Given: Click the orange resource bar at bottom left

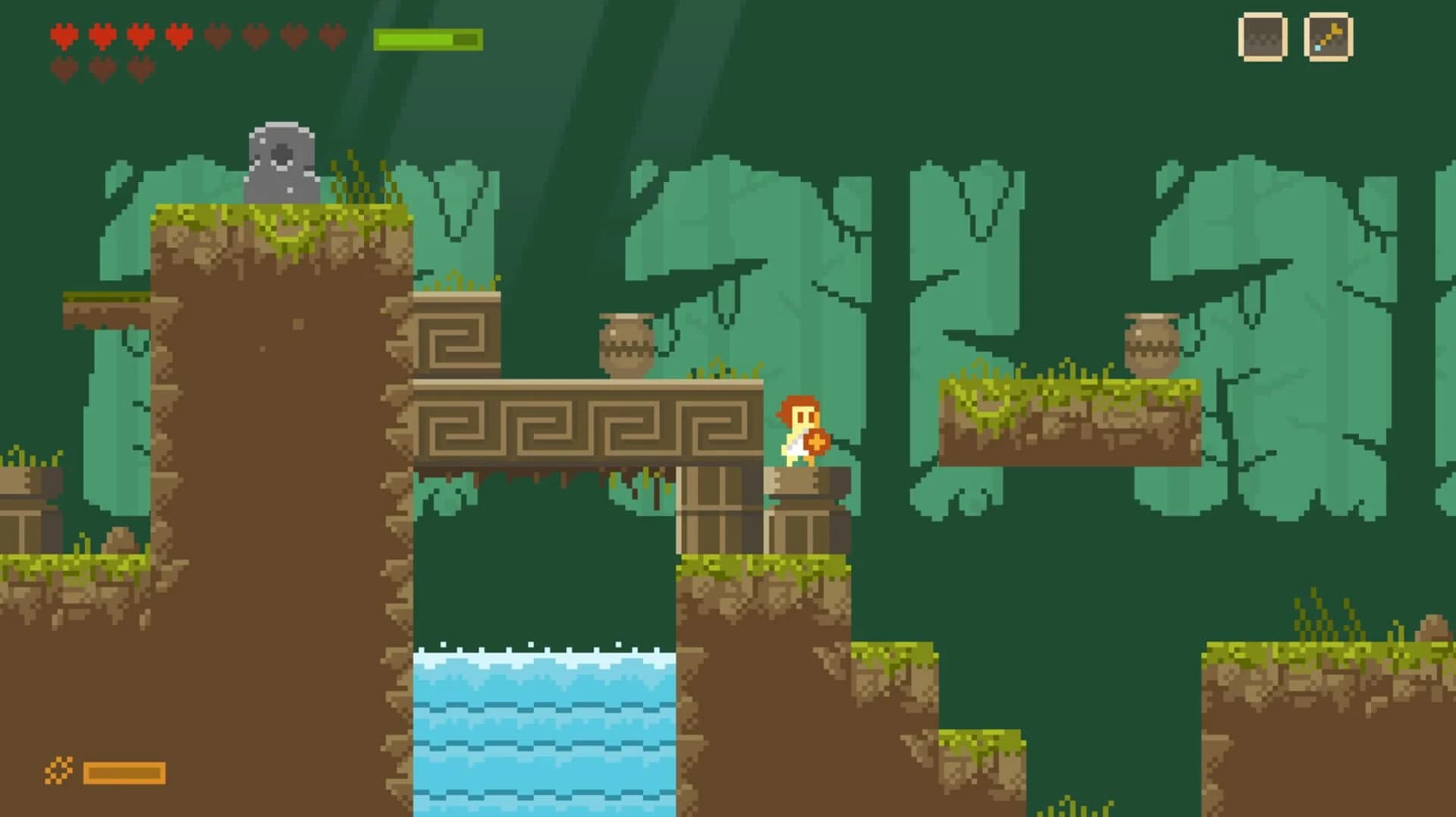Looking at the screenshot, I should [x=123, y=772].
